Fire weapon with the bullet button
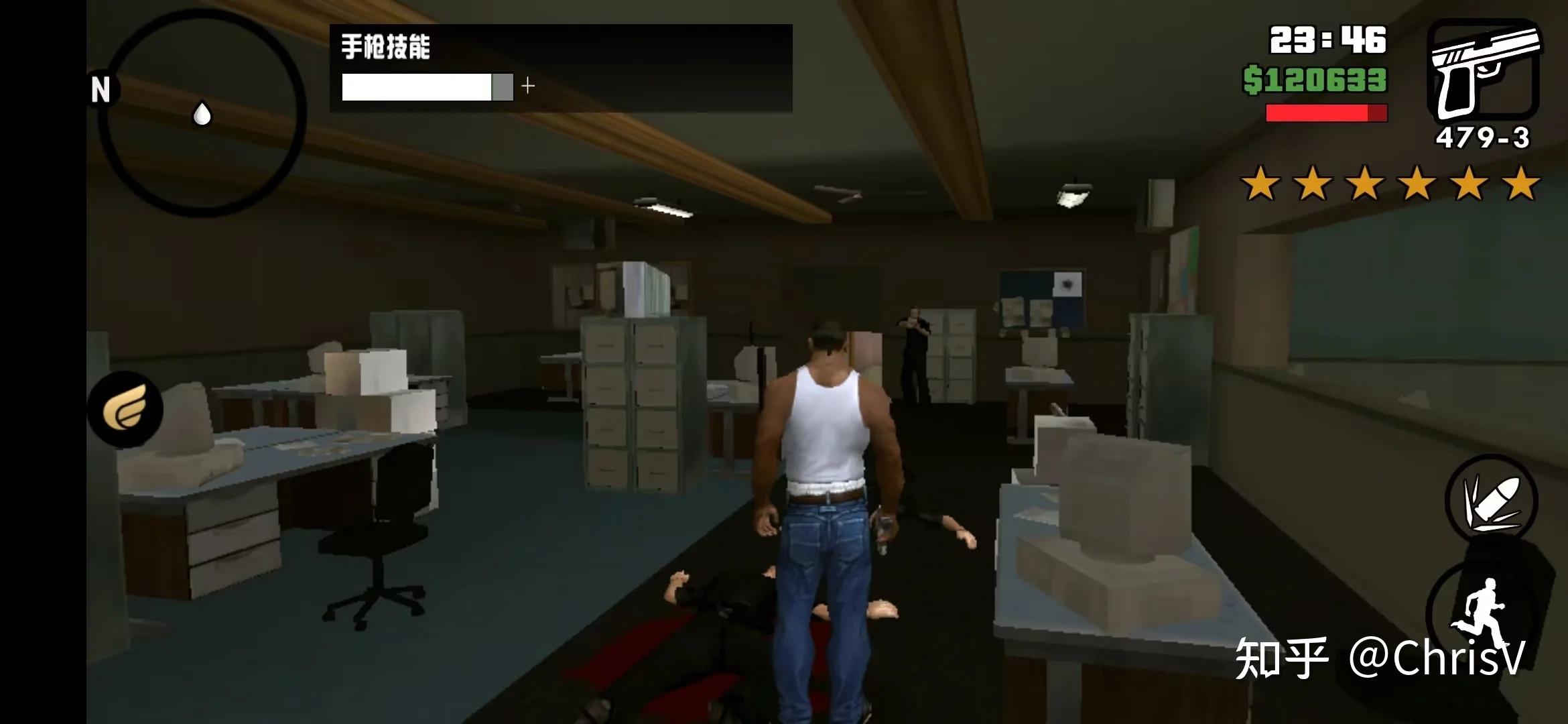Image resolution: width=1568 pixels, height=724 pixels. point(1491,501)
